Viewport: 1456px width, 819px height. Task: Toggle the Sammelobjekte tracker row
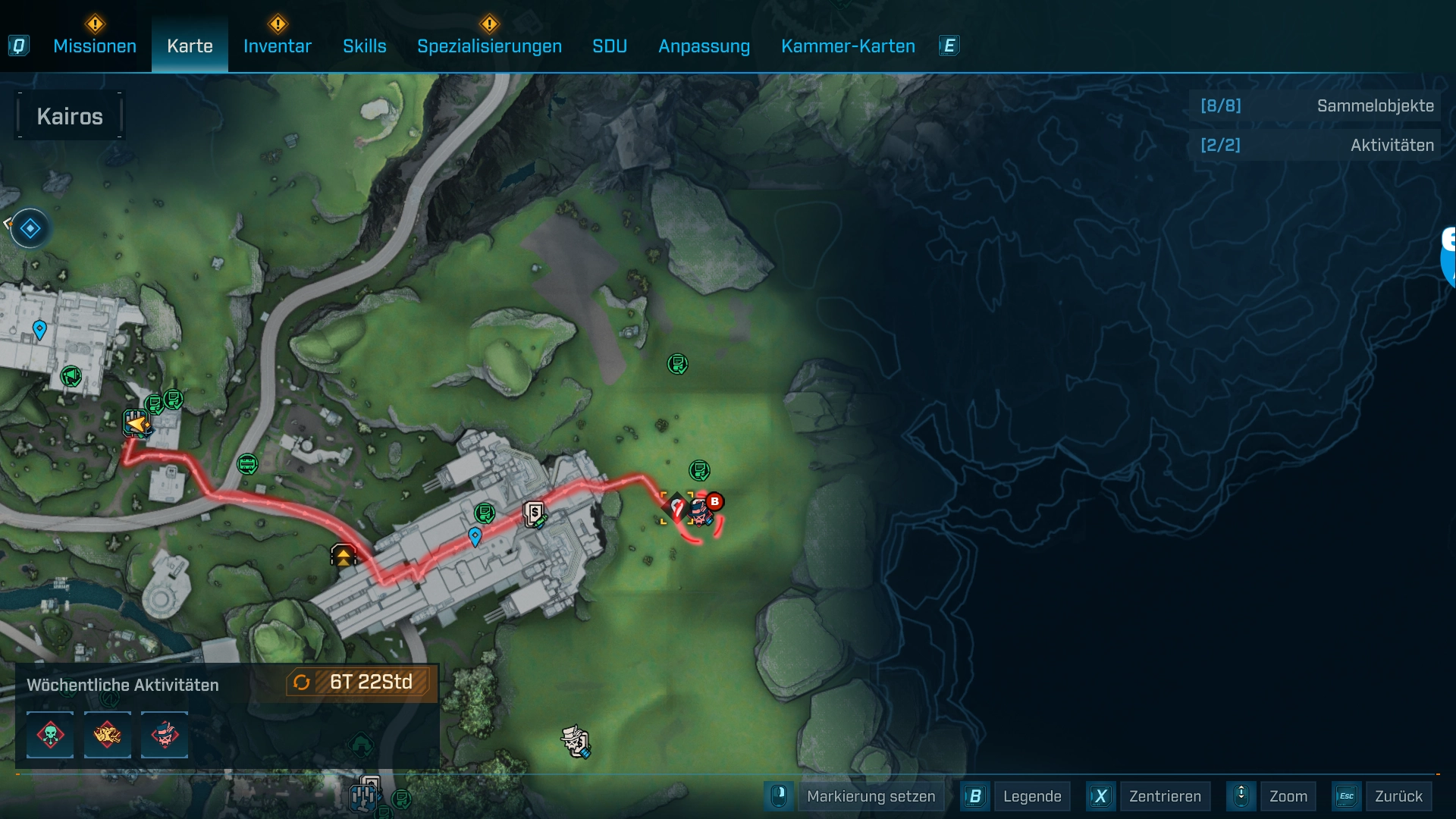[1316, 106]
